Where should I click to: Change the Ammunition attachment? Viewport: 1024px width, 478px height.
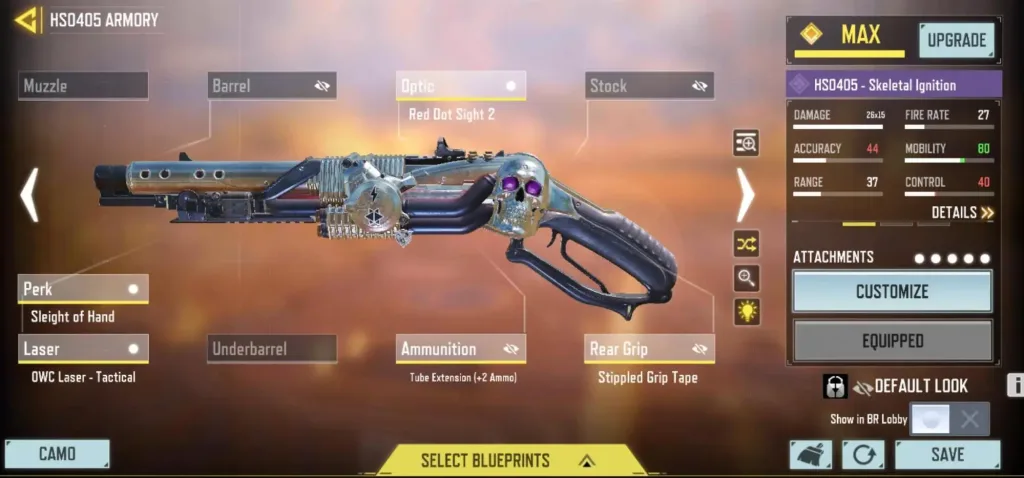(461, 349)
